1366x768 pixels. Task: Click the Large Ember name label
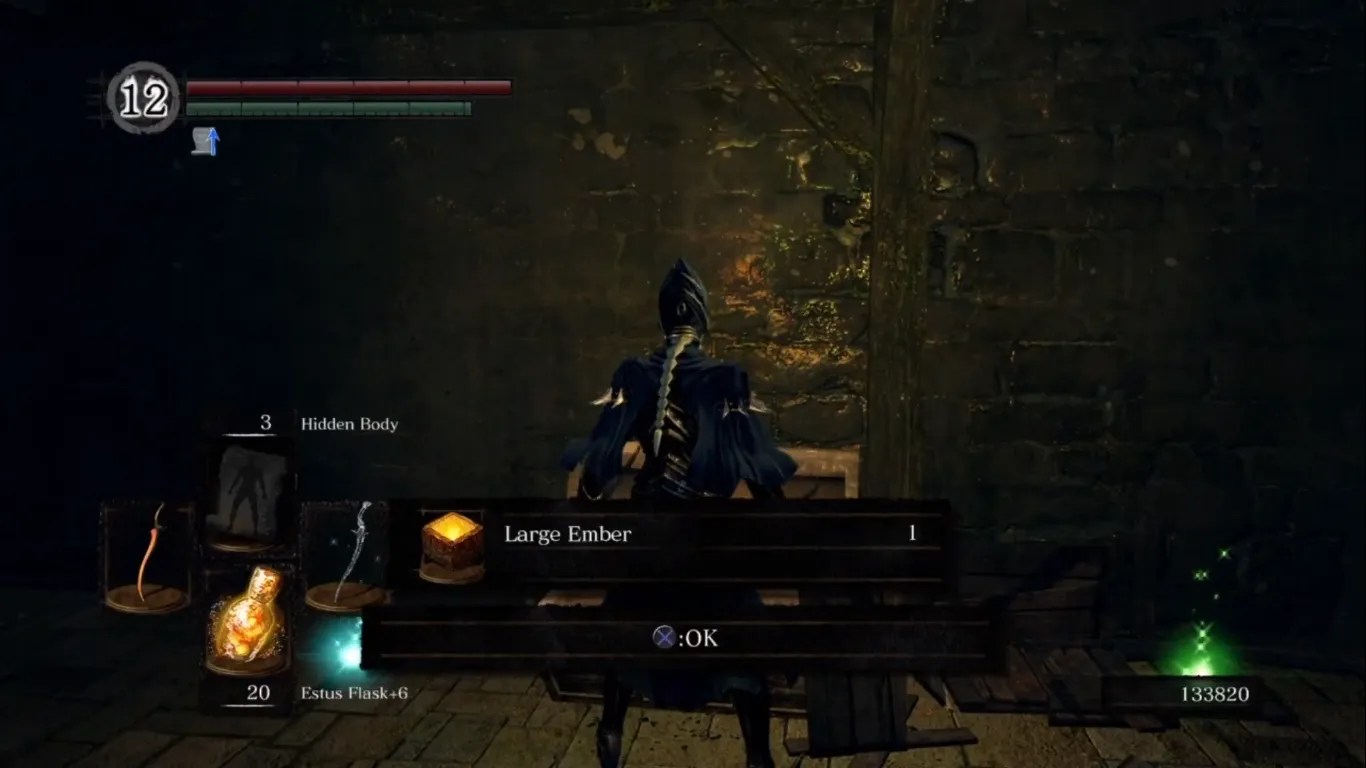[567, 534]
